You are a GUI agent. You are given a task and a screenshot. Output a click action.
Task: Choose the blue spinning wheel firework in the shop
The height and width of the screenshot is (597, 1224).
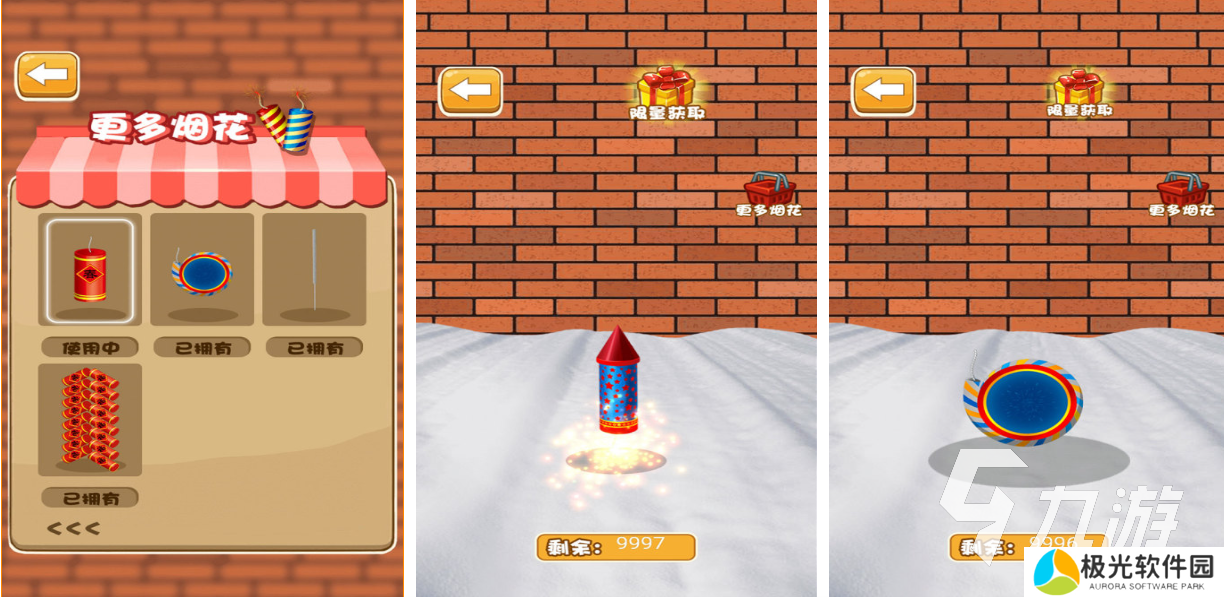tap(202, 271)
